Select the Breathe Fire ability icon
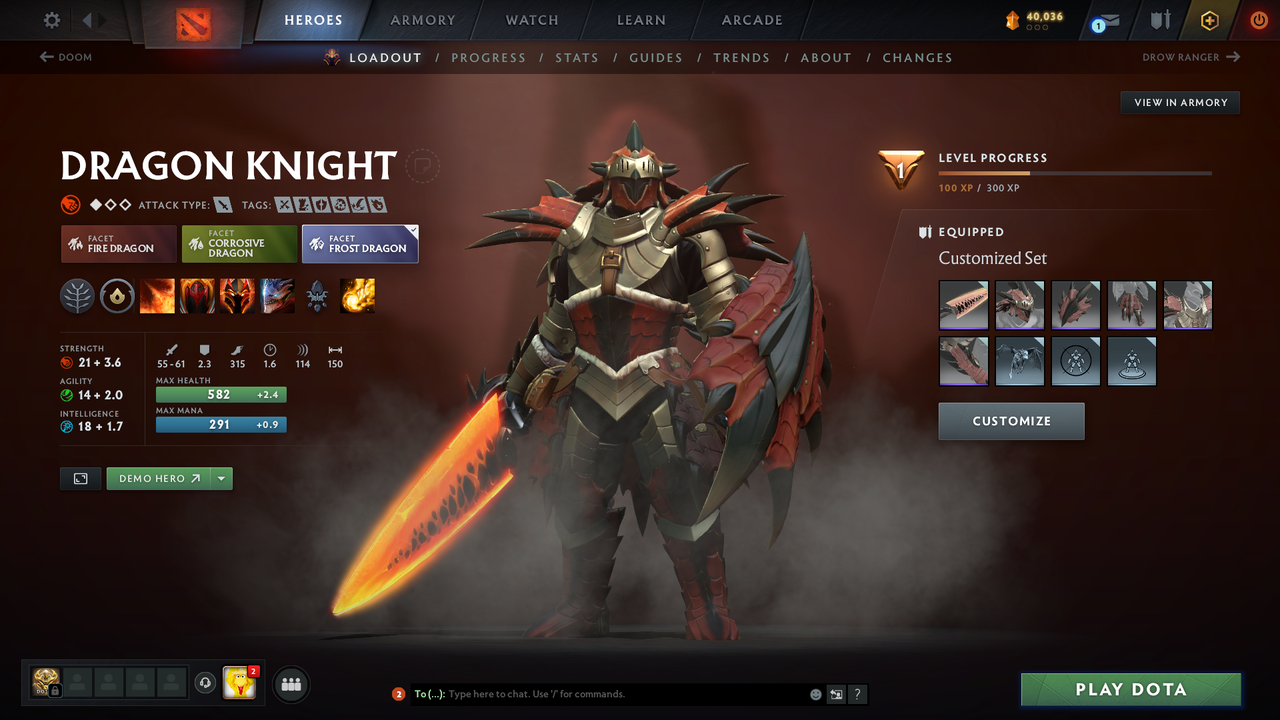Viewport: 1280px width, 720px height. [157, 295]
